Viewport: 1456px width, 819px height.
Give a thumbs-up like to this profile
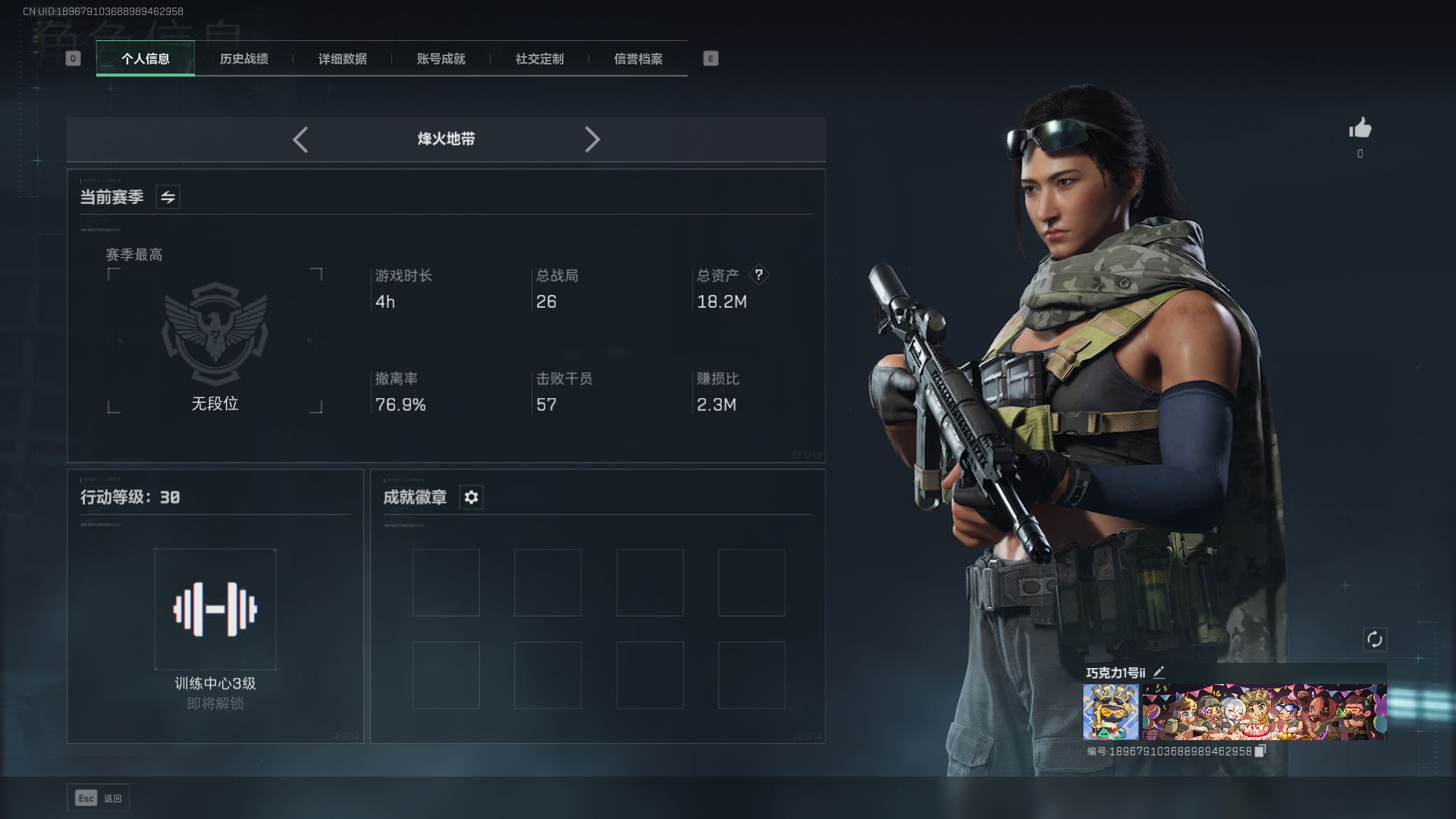[x=1360, y=129]
